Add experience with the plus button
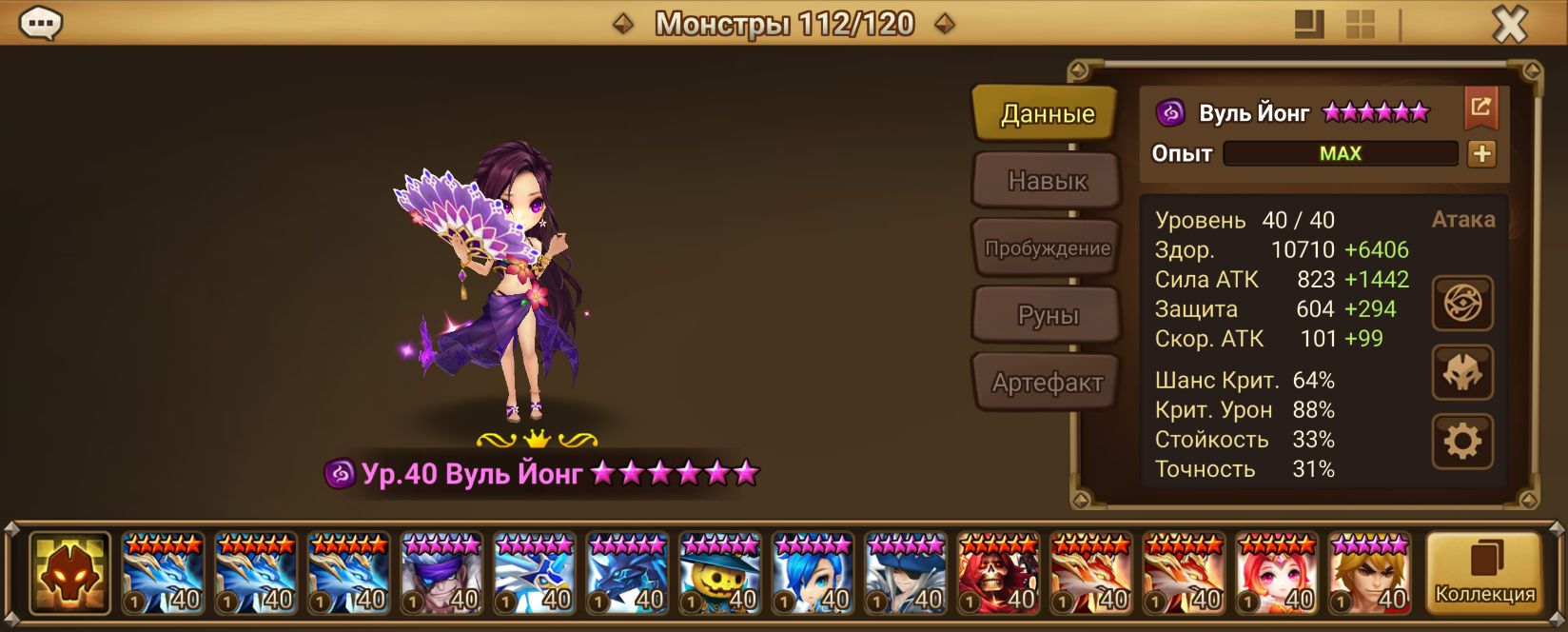The height and width of the screenshot is (632, 1568). (1481, 154)
